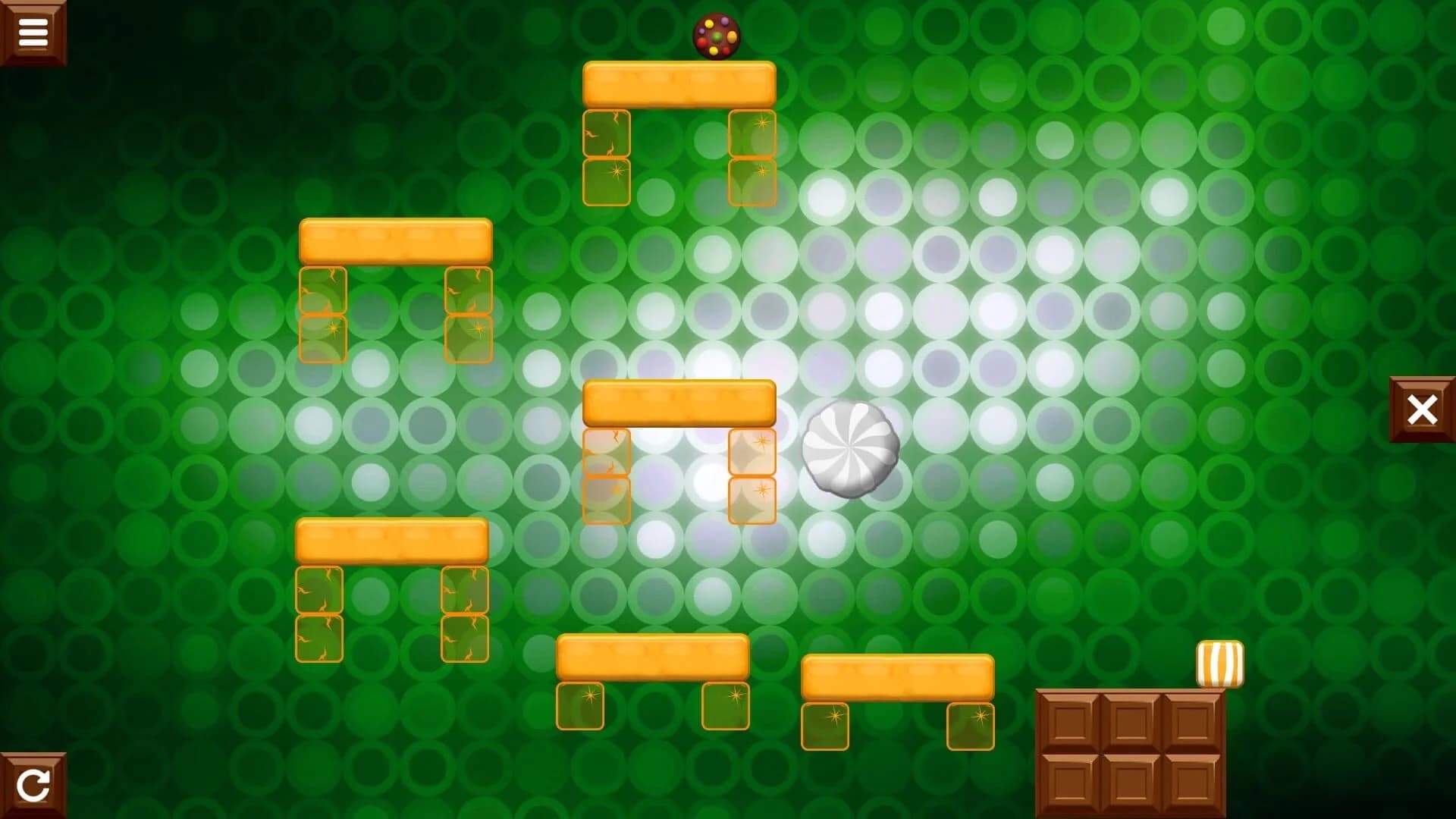
Task: Click the restart level icon
Action: (x=33, y=786)
